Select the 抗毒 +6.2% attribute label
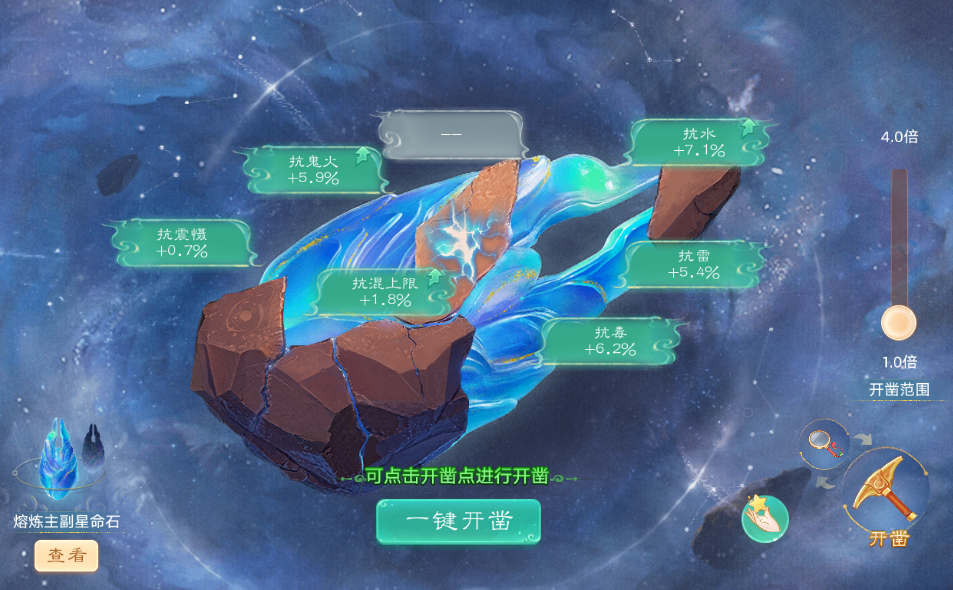 click(x=610, y=341)
